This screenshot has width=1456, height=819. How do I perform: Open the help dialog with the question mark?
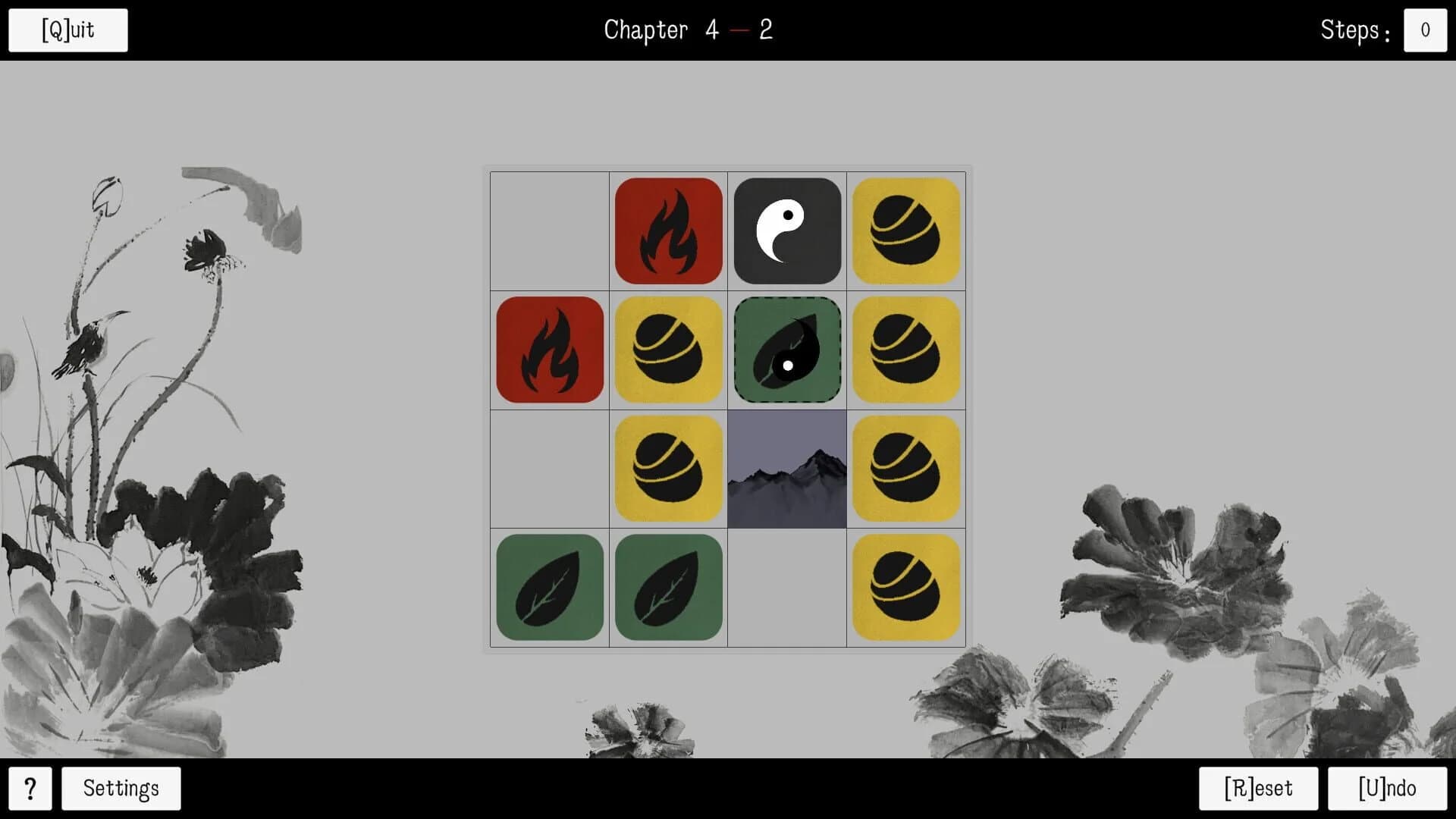tap(31, 789)
